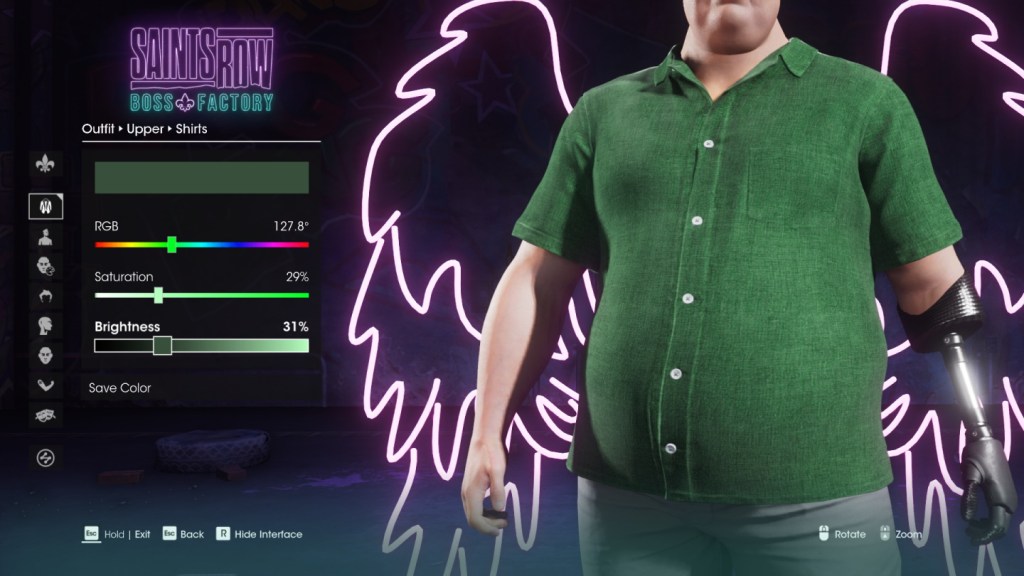
Task: Set the Saturation slider handle
Action: tap(158, 295)
